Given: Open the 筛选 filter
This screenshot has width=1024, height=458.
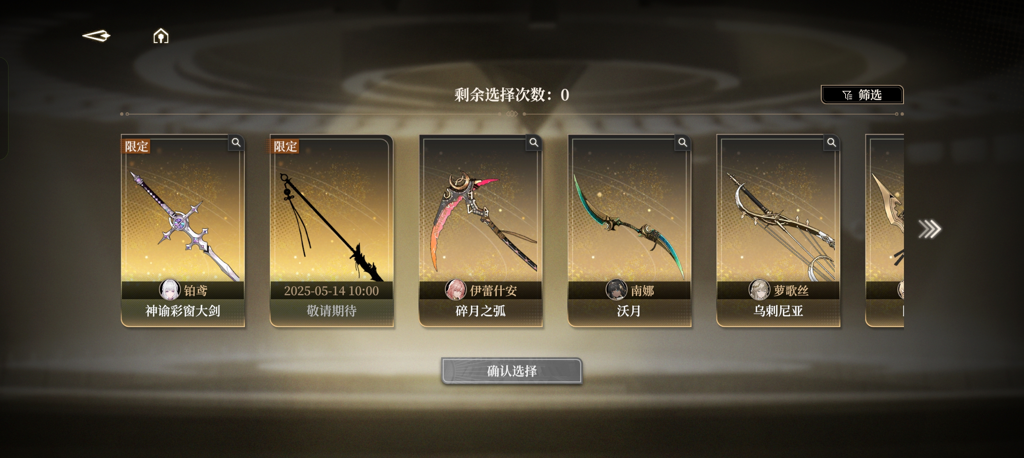Looking at the screenshot, I should click(x=862, y=95).
